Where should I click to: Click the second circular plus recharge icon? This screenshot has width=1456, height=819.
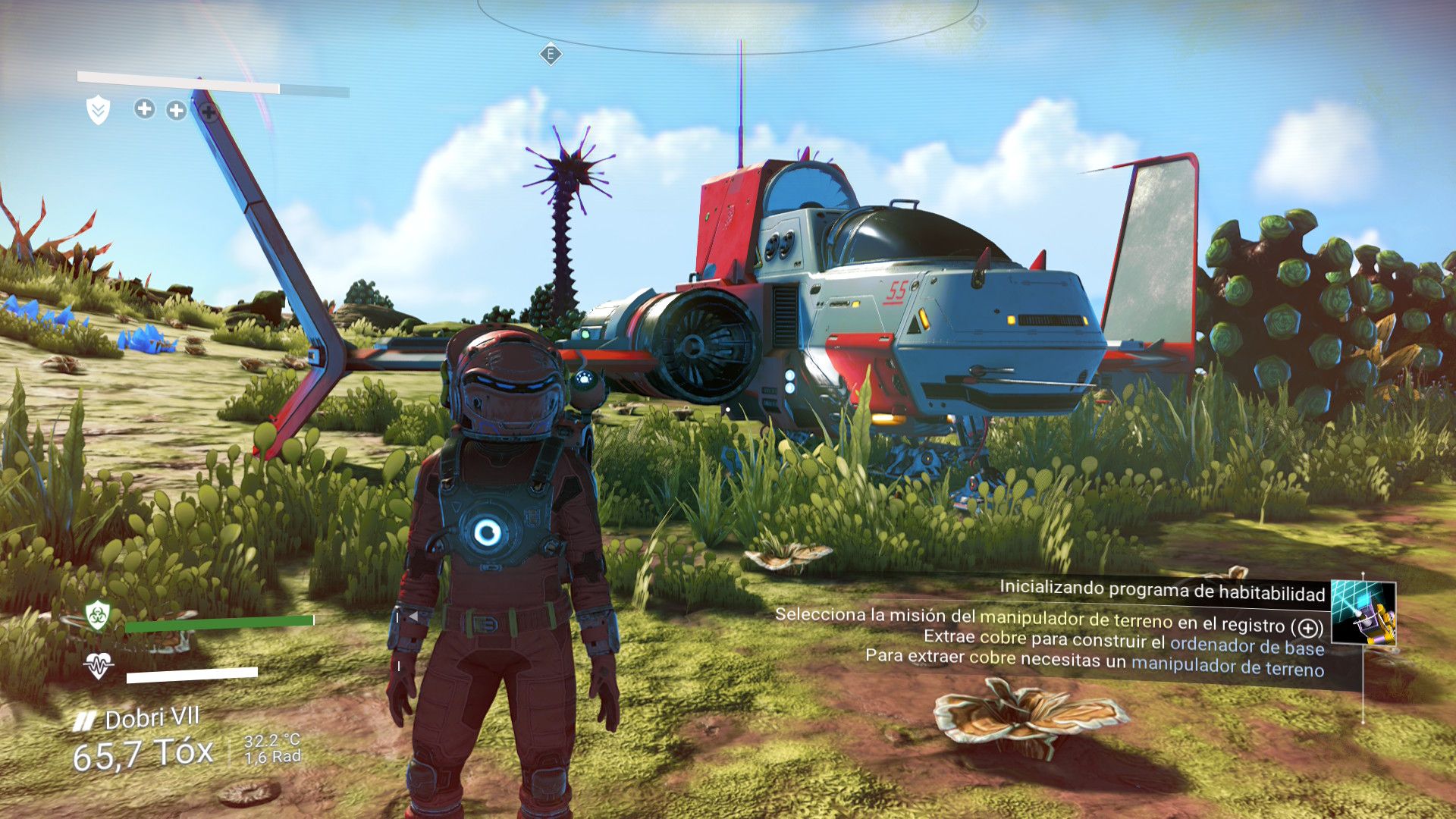[x=177, y=110]
